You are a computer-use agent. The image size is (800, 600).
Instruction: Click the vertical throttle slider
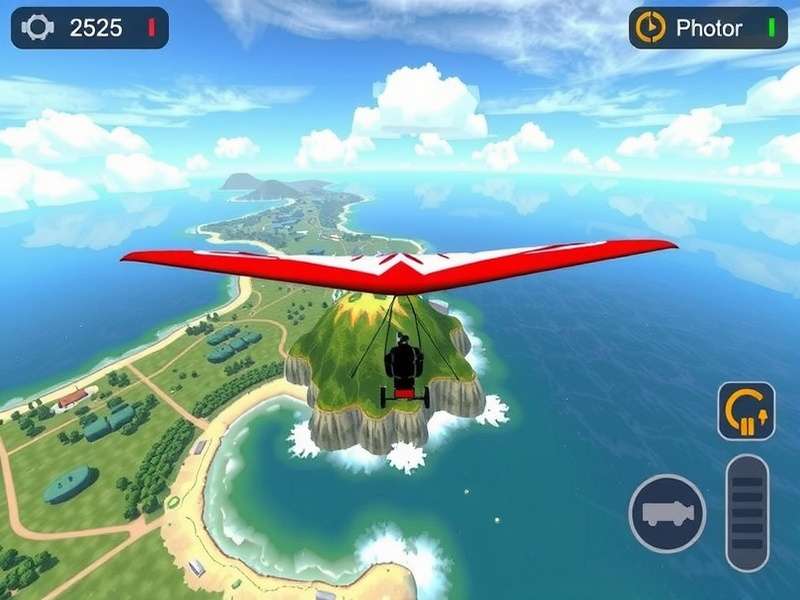tap(747, 513)
